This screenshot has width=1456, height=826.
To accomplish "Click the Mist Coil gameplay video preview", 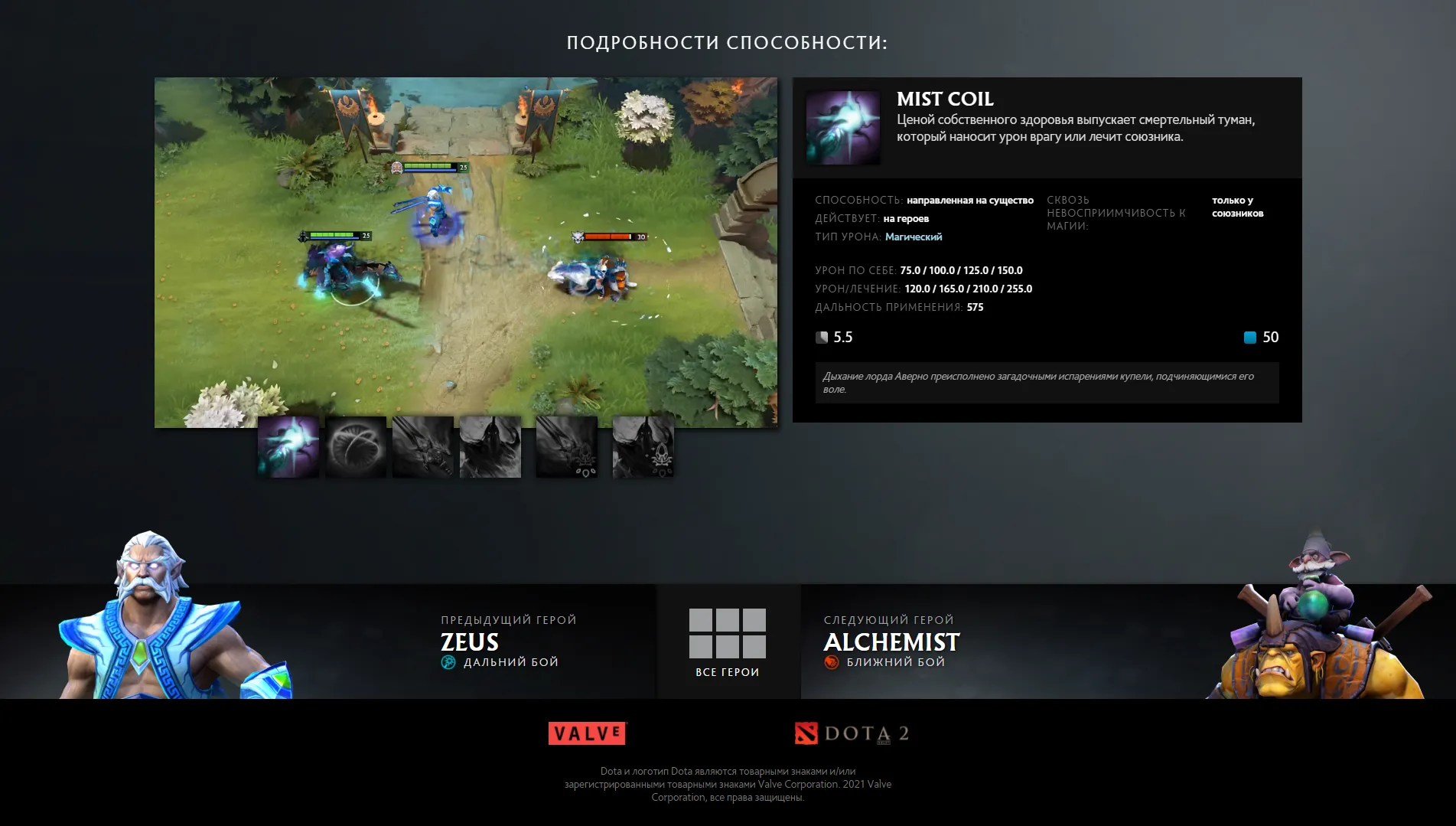I will click(x=467, y=251).
